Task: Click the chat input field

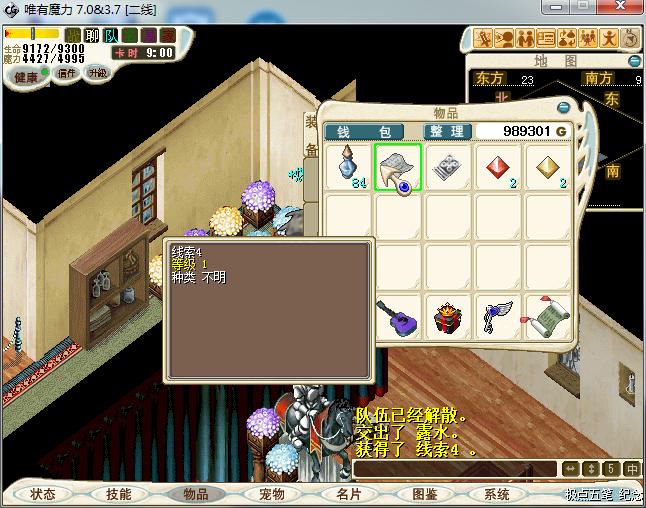Action: [455, 469]
